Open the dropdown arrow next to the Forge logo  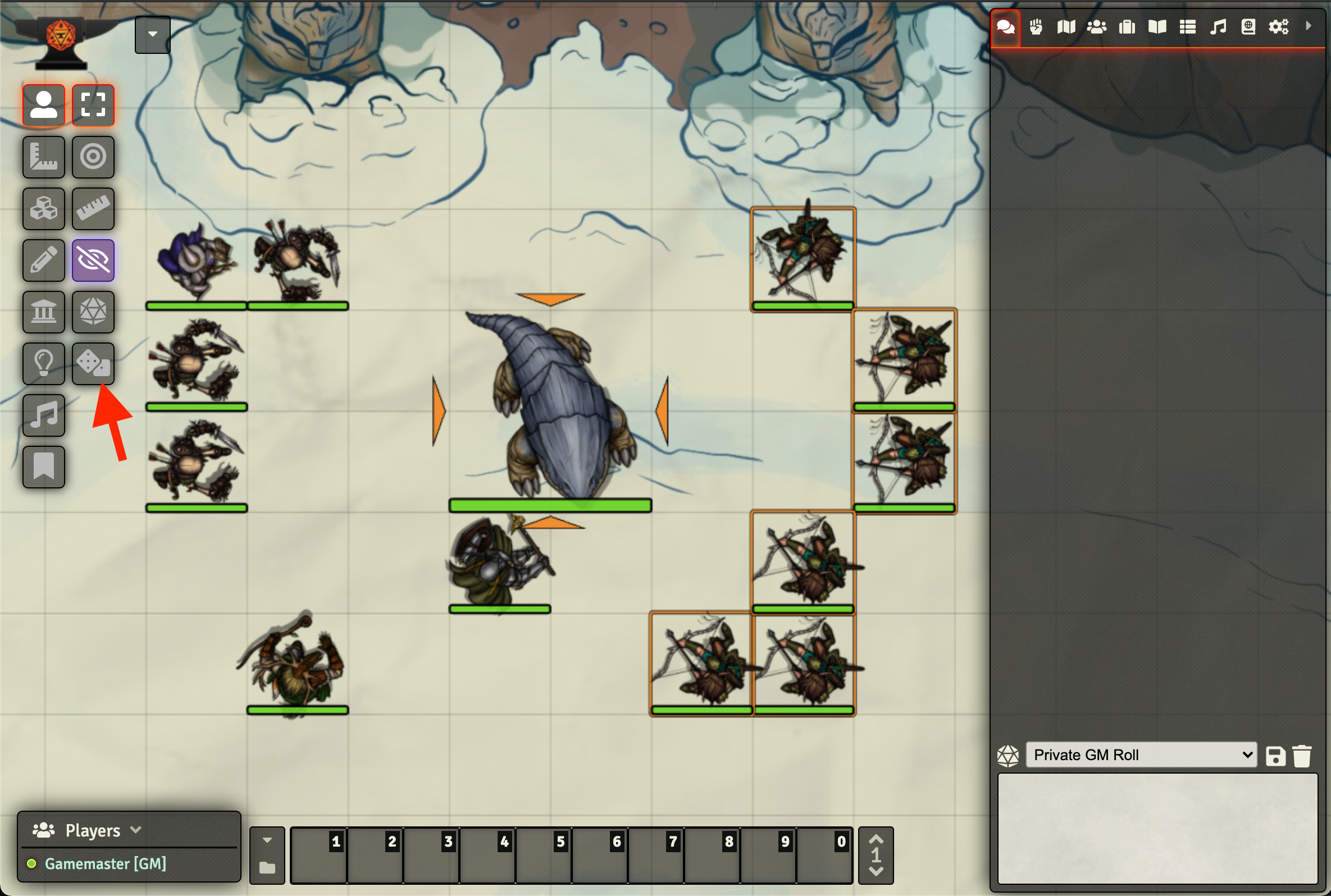click(152, 34)
